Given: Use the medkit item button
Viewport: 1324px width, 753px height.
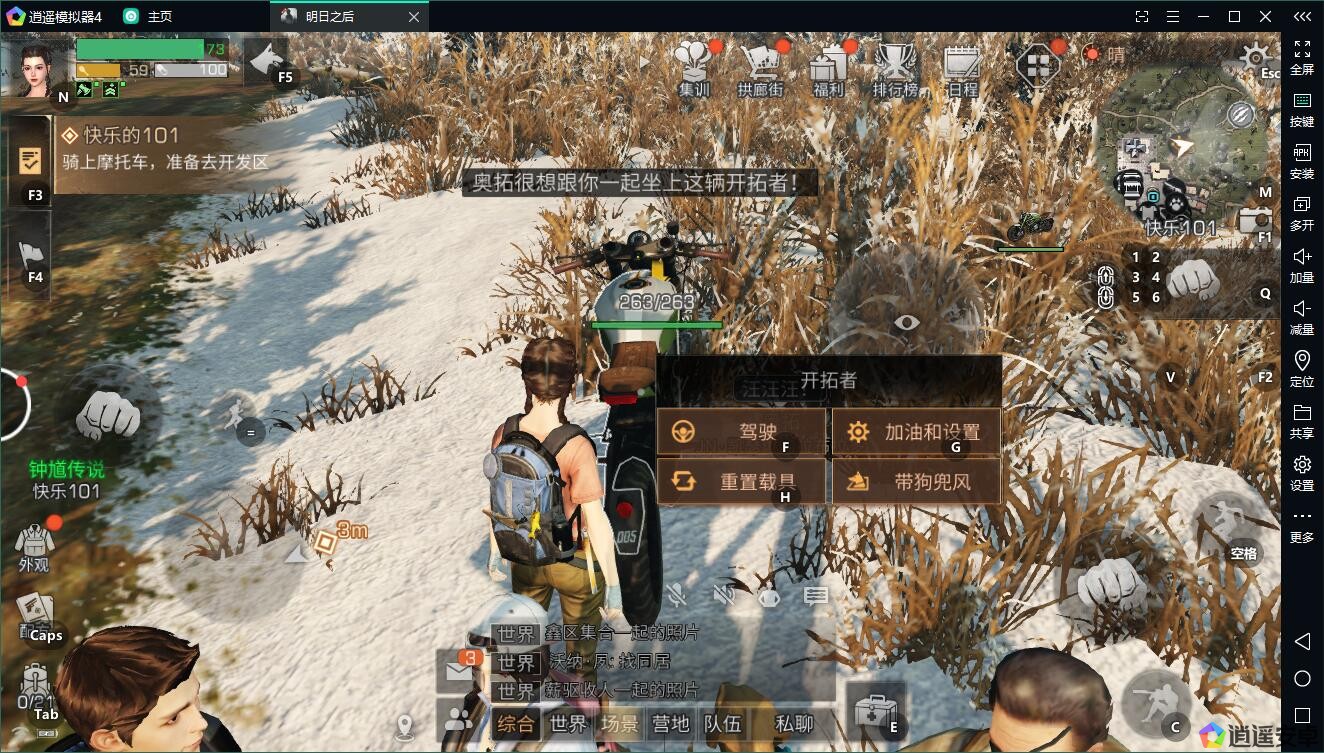Looking at the screenshot, I should point(873,711).
